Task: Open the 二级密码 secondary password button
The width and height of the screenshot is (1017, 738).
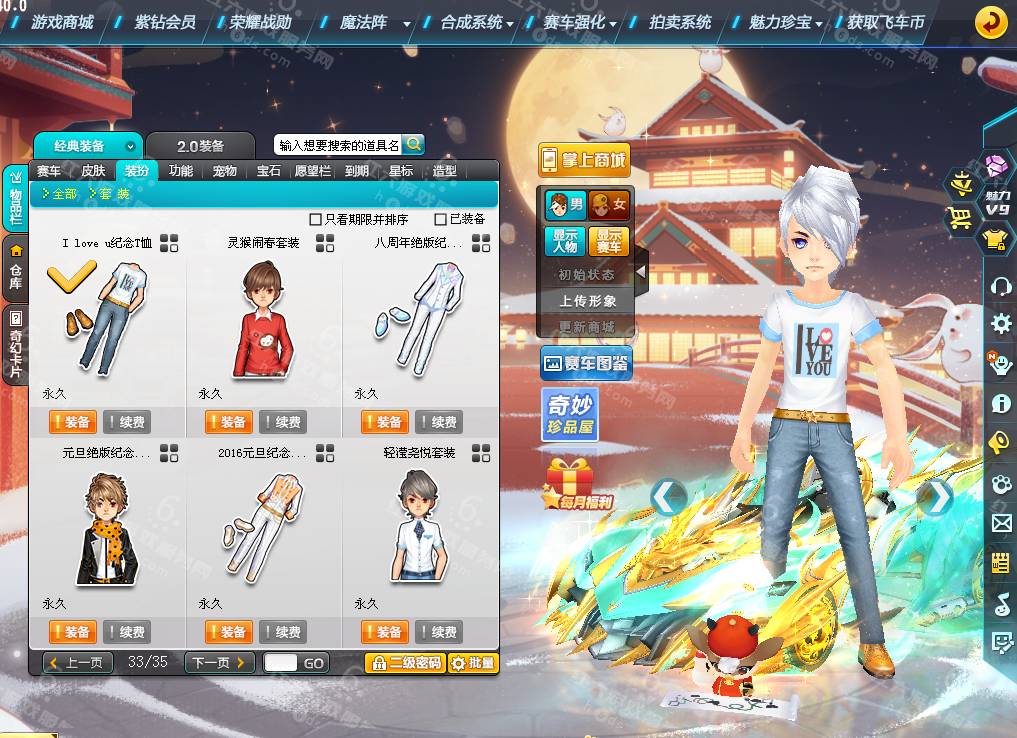Action: pos(405,662)
